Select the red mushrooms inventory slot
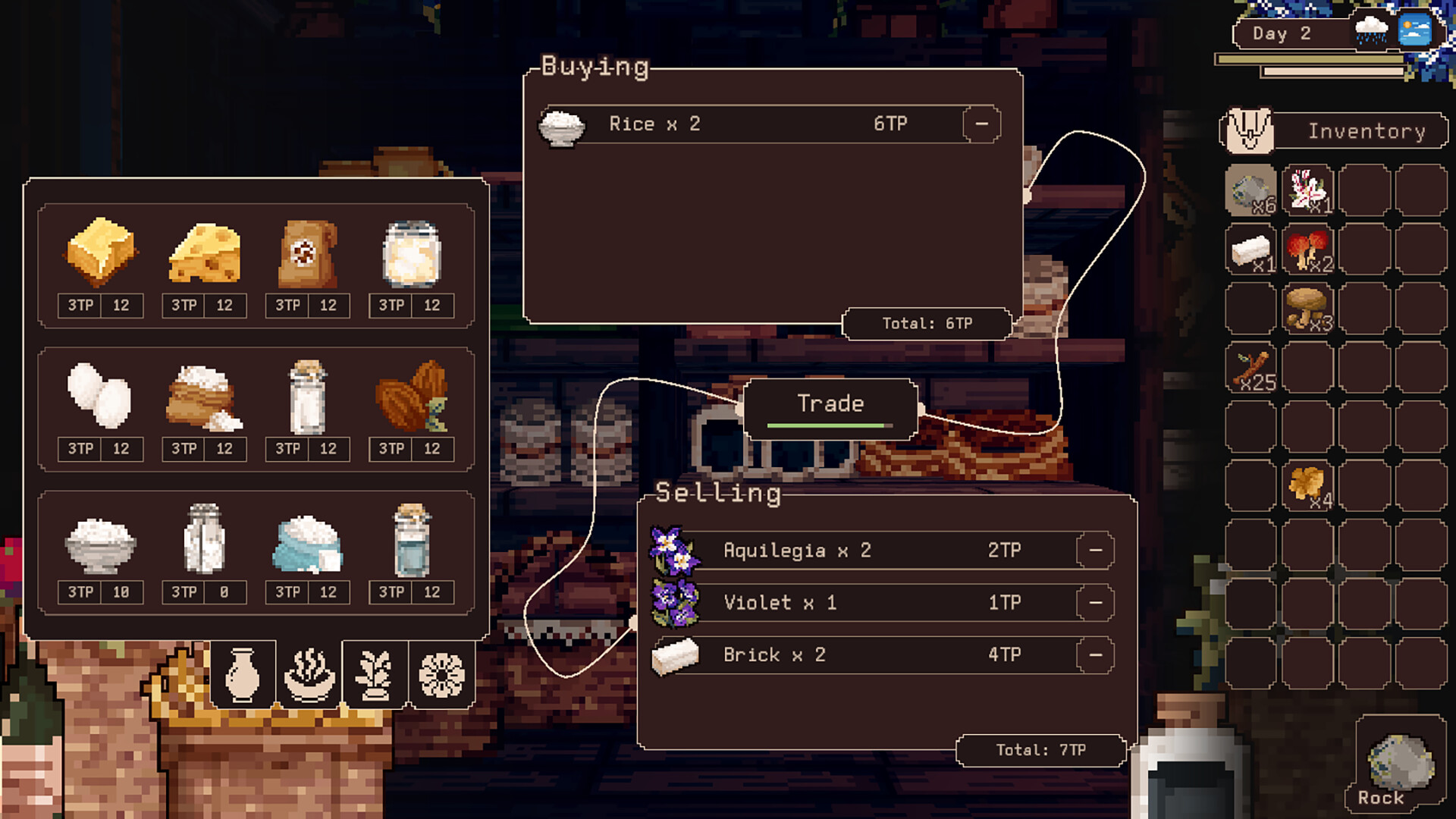Viewport: 1456px width, 819px height. pyautogui.click(x=1308, y=249)
